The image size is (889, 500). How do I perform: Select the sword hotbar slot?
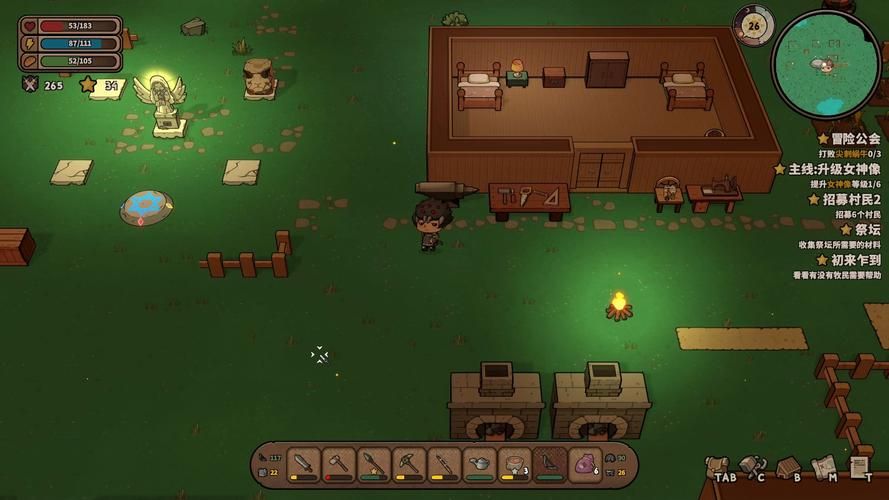pos(304,465)
